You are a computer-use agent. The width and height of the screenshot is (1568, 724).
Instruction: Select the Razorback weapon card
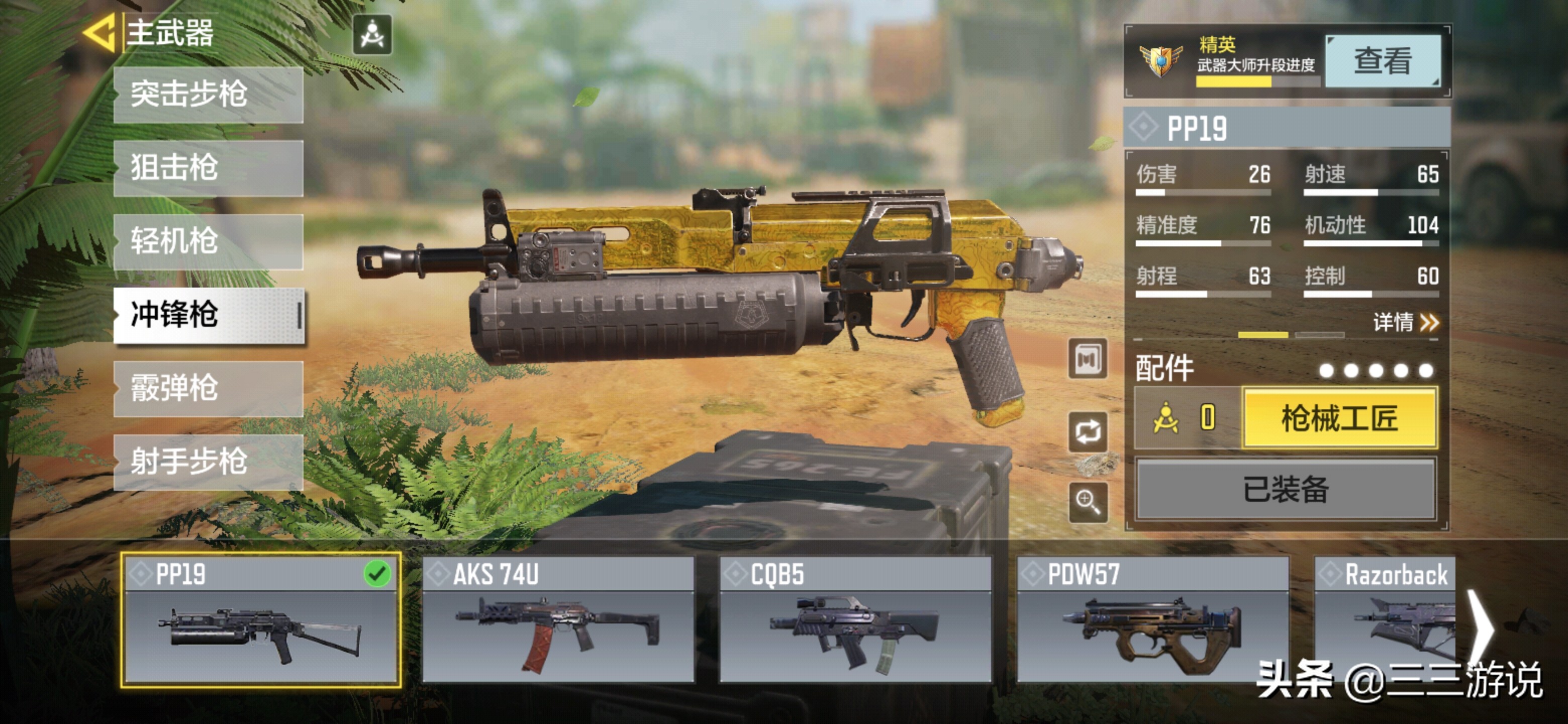point(1385,620)
